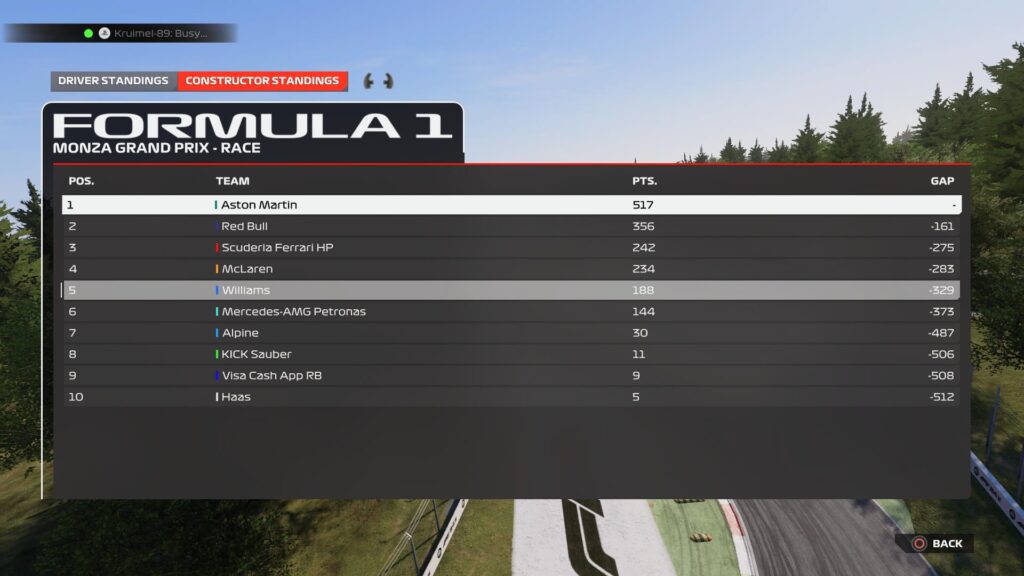The height and width of the screenshot is (576, 1024).
Task: Choose the Haas team row
Action: pyautogui.click(x=511, y=397)
